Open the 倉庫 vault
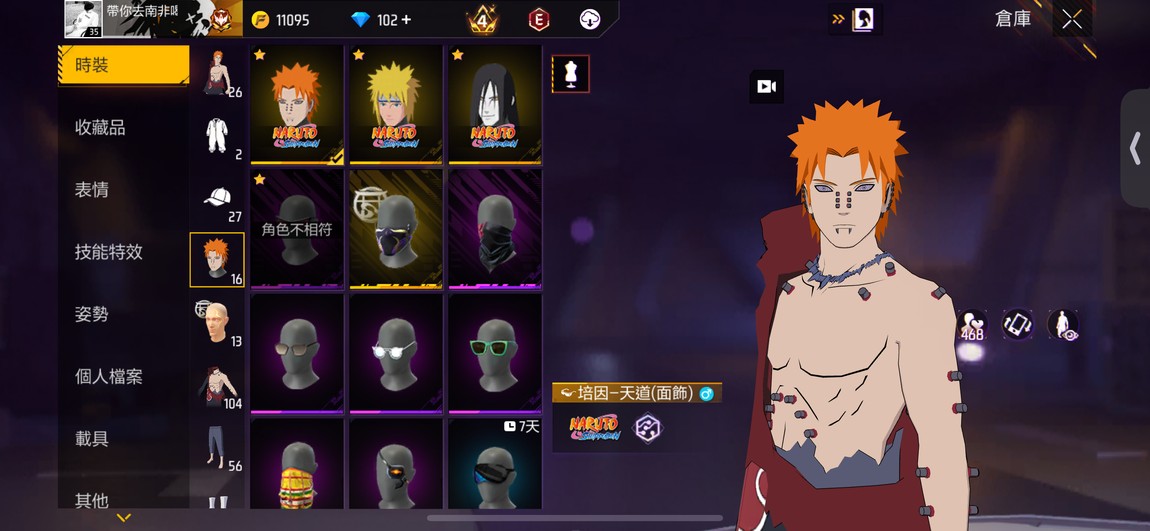 (1013, 19)
